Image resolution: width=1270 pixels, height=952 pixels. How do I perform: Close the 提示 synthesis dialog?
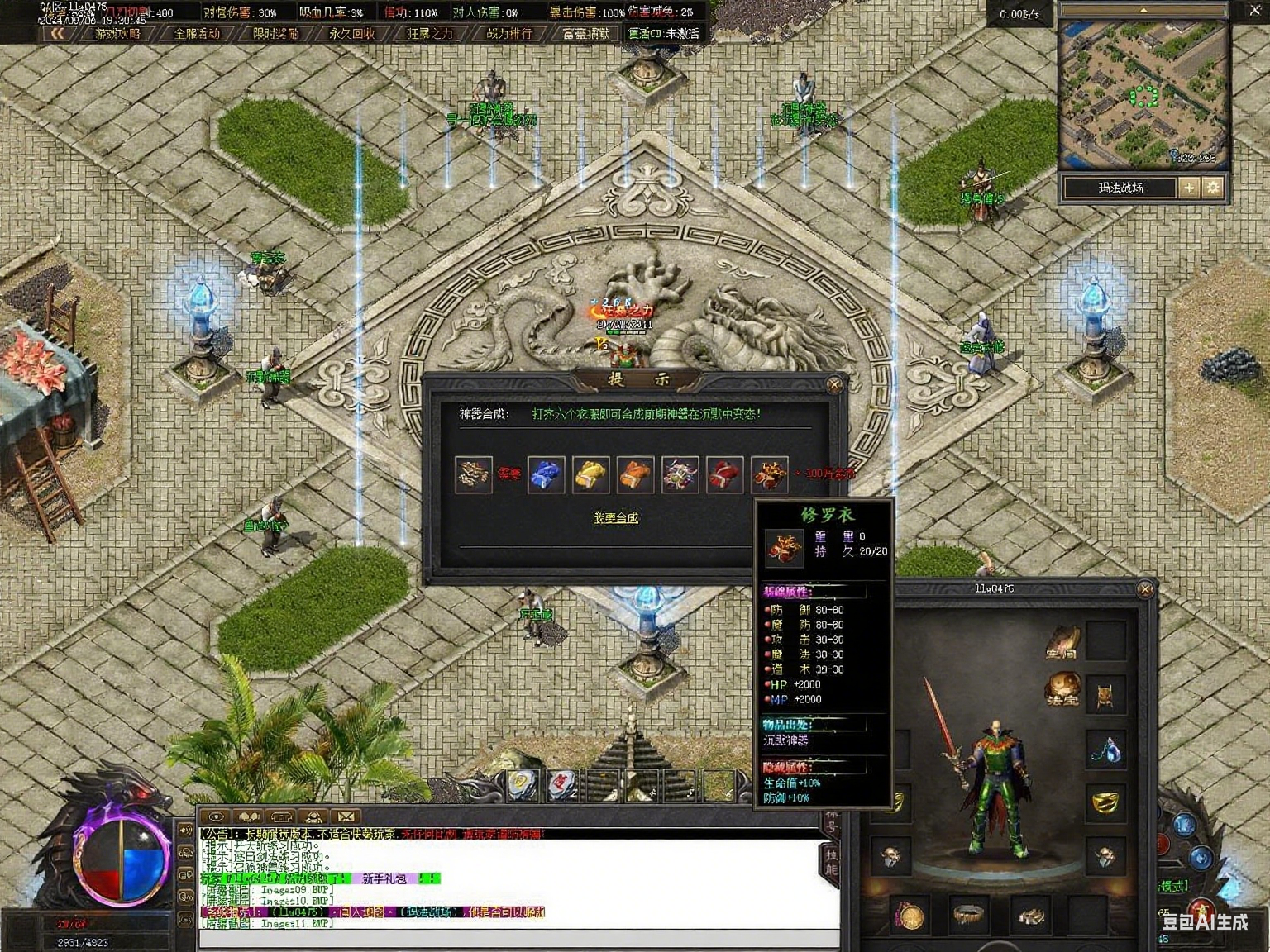[x=834, y=384]
